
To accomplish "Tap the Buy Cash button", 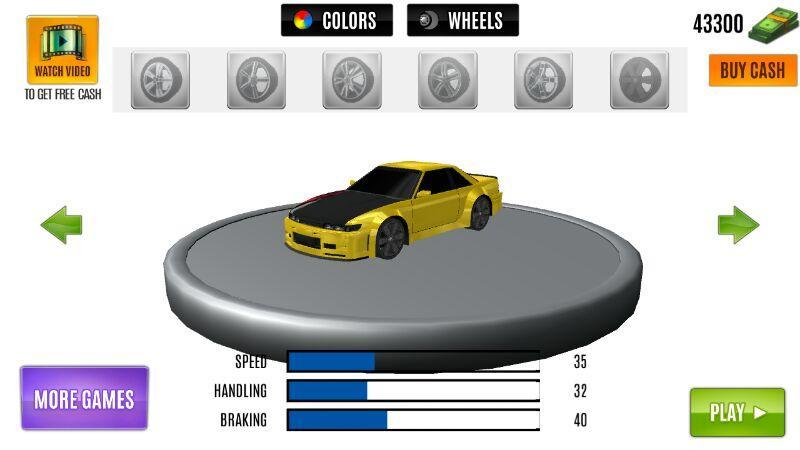I will coord(753,70).
